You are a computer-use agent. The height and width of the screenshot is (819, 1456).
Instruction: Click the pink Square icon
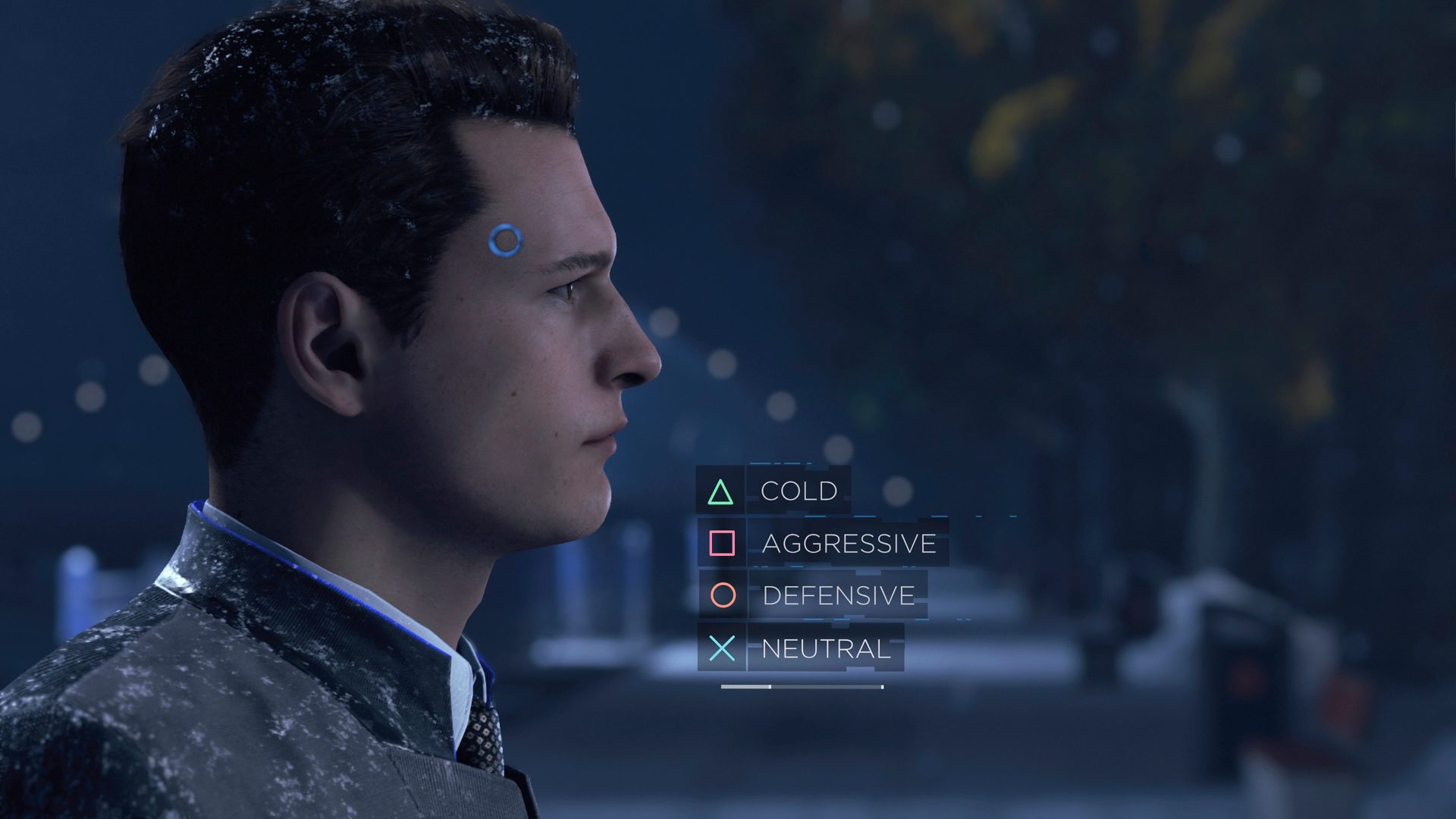click(722, 544)
